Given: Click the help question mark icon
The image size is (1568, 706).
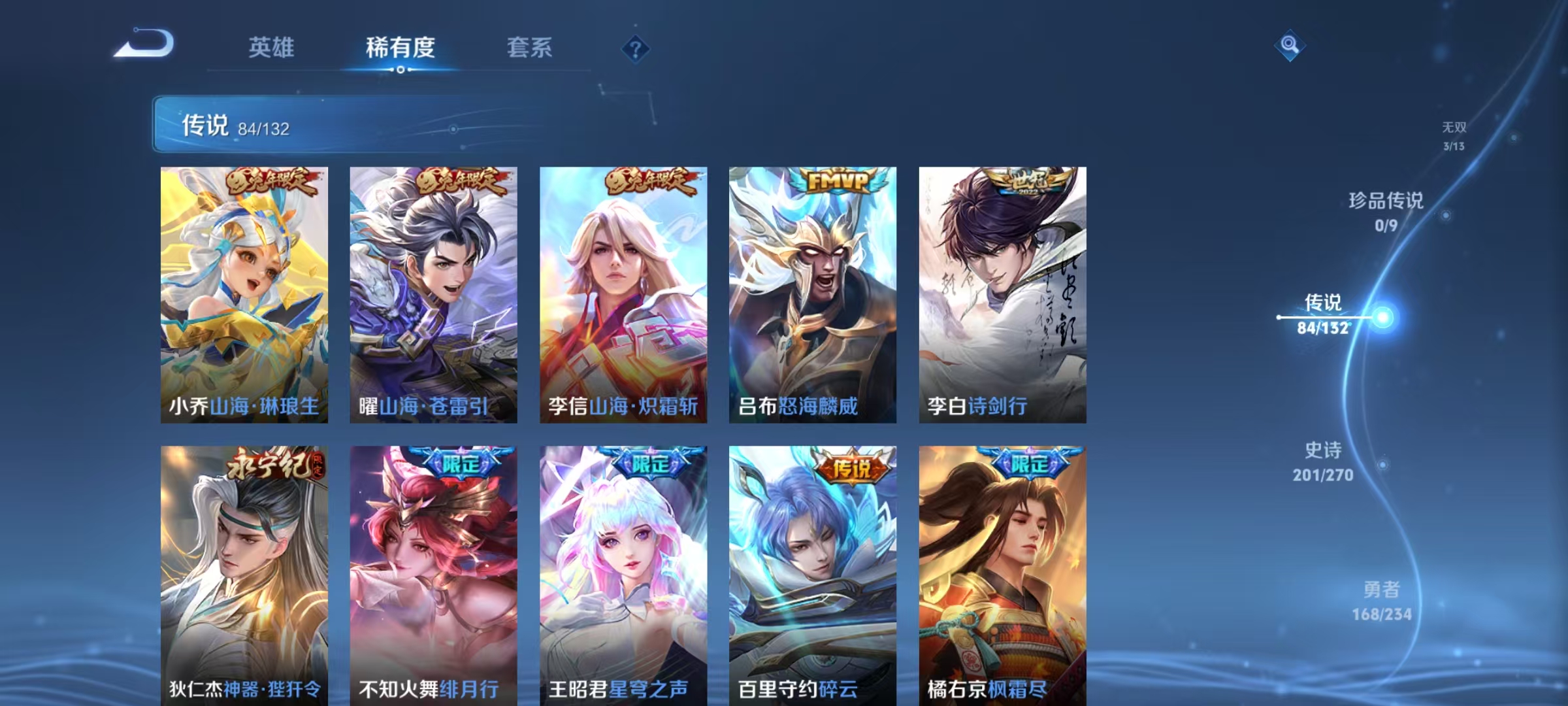Looking at the screenshot, I should coord(637,50).
